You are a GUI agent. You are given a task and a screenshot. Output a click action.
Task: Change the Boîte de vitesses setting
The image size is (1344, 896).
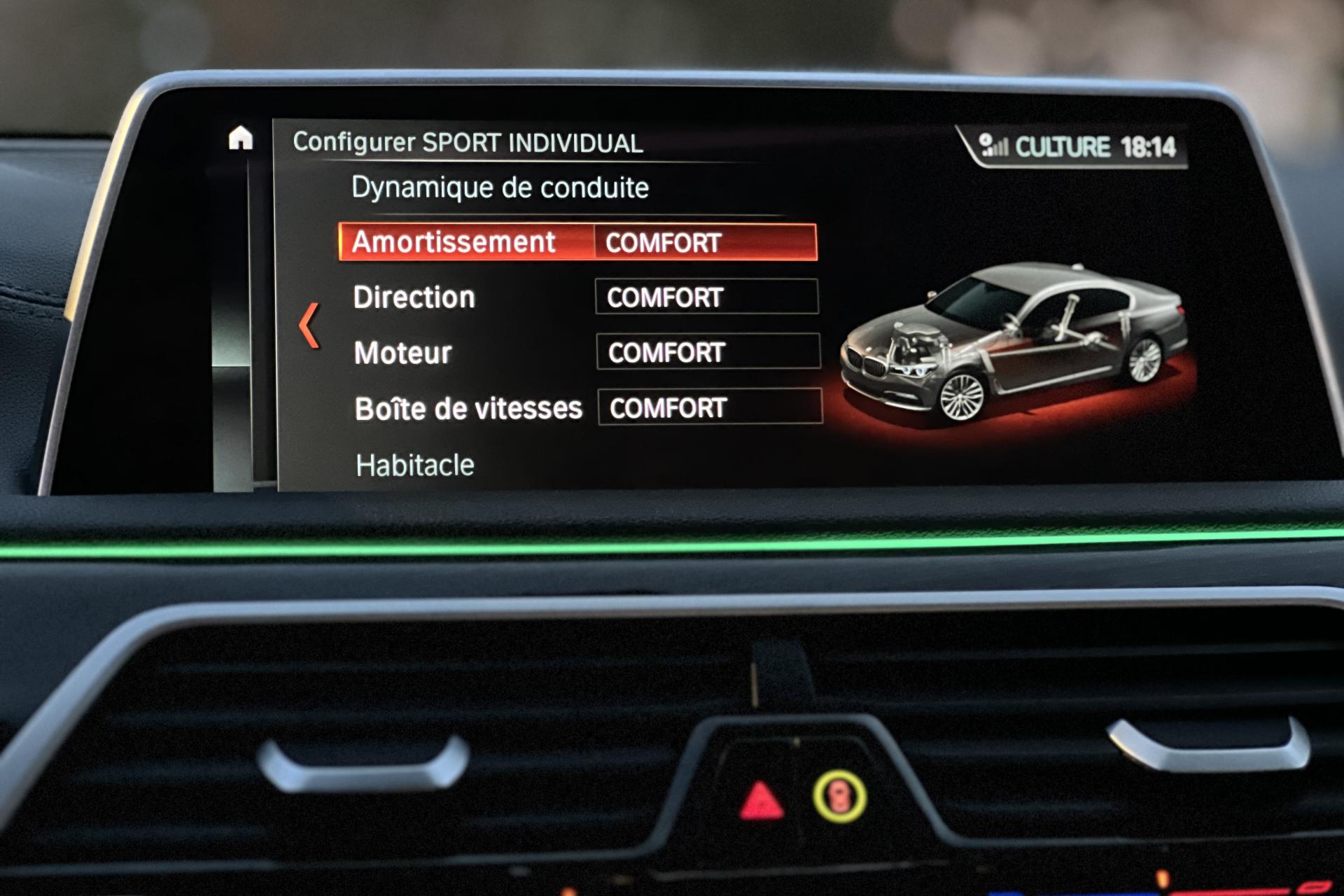pos(709,407)
